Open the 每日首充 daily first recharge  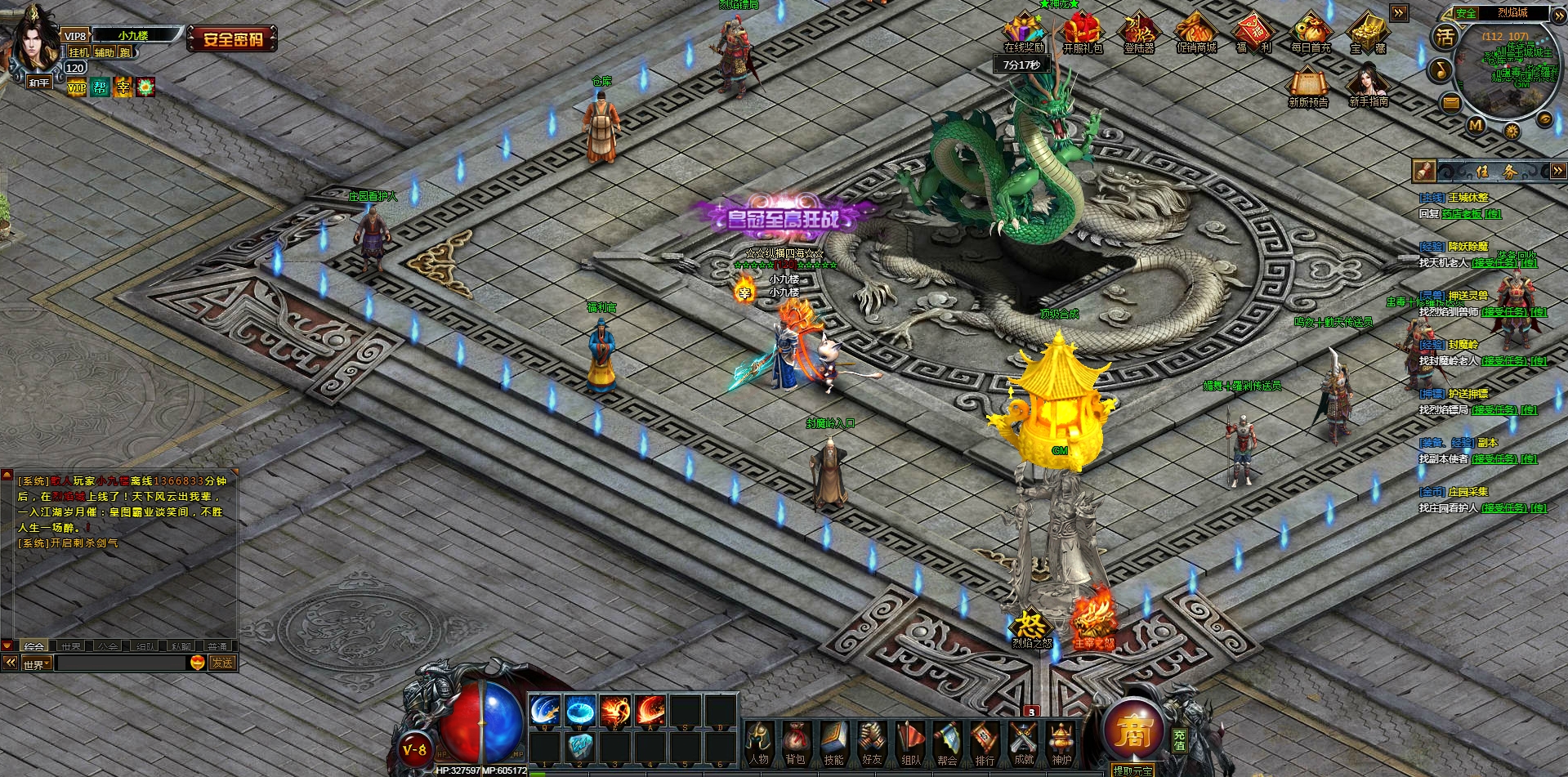[x=1311, y=34]
